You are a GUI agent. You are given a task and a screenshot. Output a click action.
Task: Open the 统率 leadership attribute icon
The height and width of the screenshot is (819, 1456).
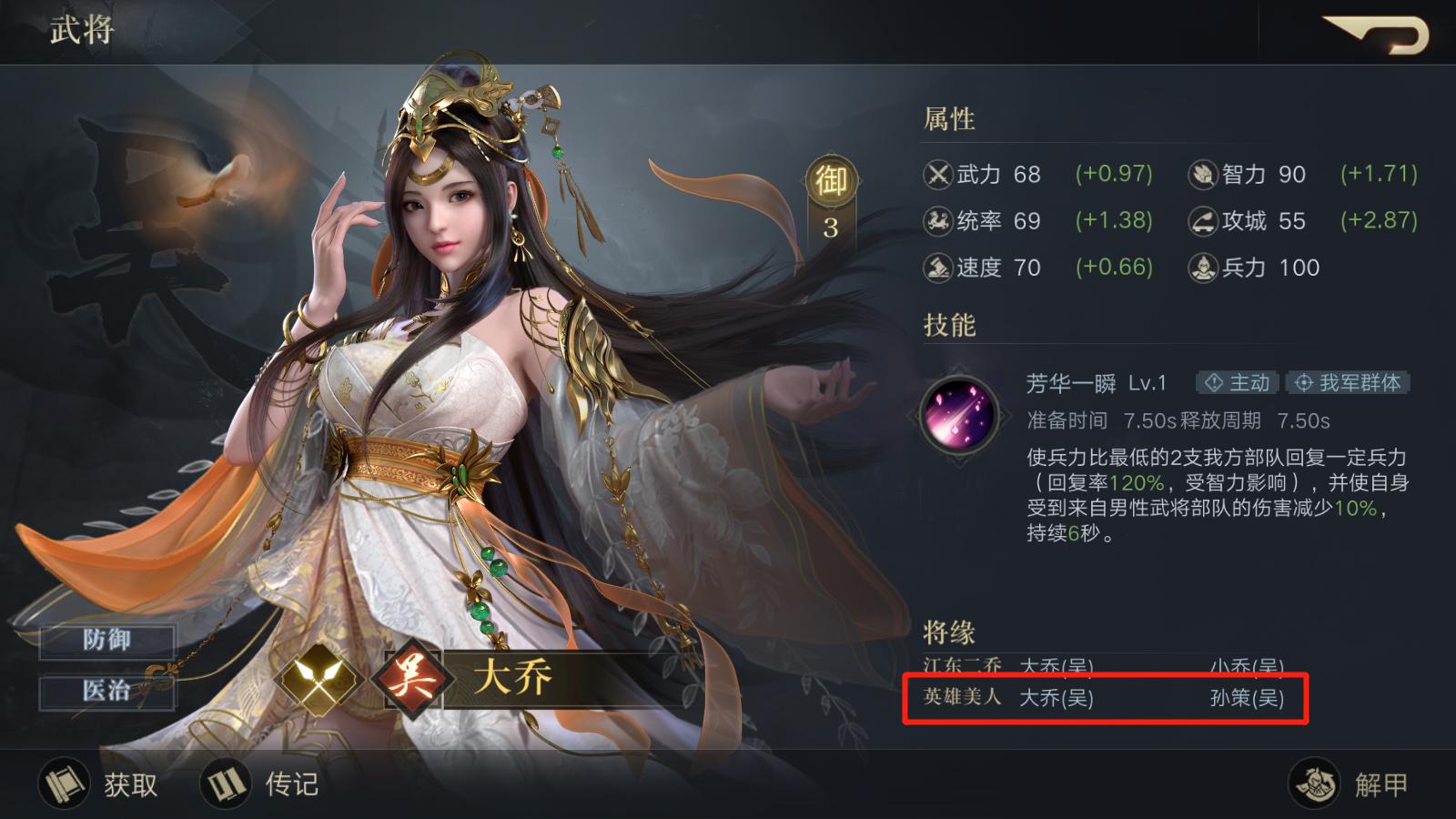[937, 221]
